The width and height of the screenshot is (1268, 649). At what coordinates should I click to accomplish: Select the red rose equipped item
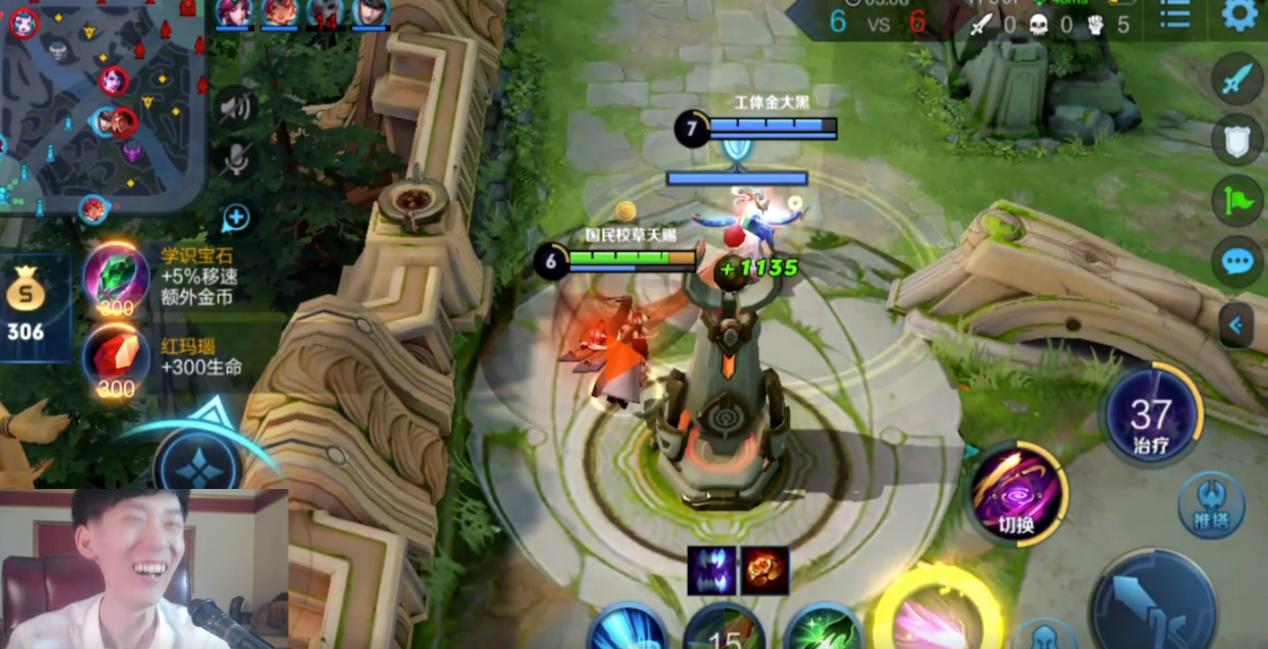point(765,571)
